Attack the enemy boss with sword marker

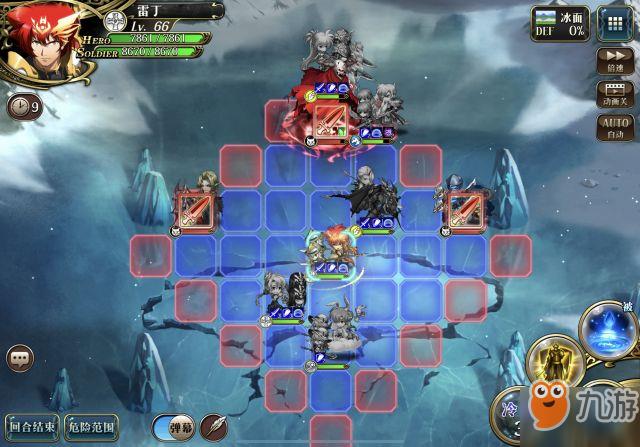click(331, 122)
